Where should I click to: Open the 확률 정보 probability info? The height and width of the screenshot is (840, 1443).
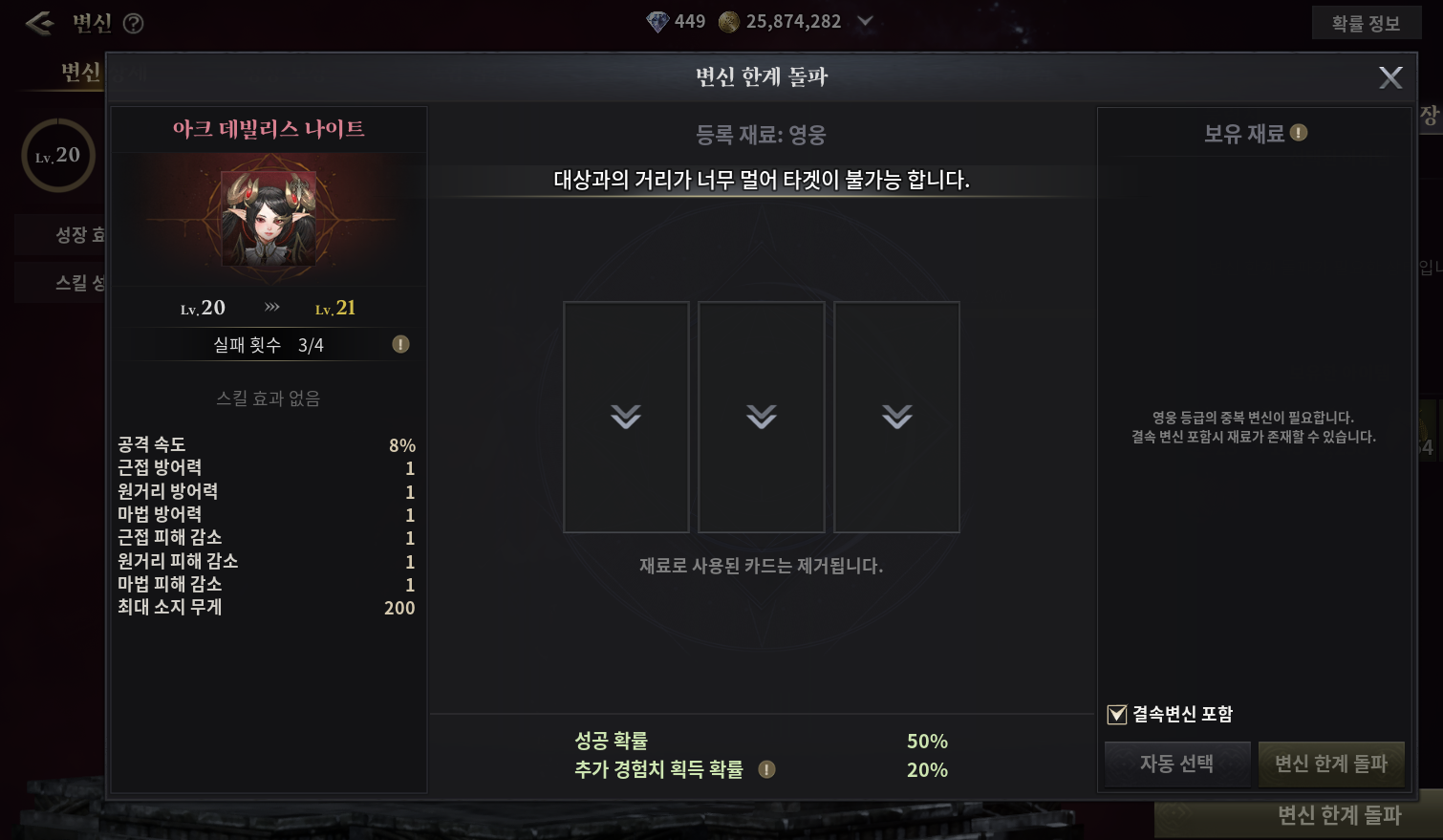(x=1366, y=24)
